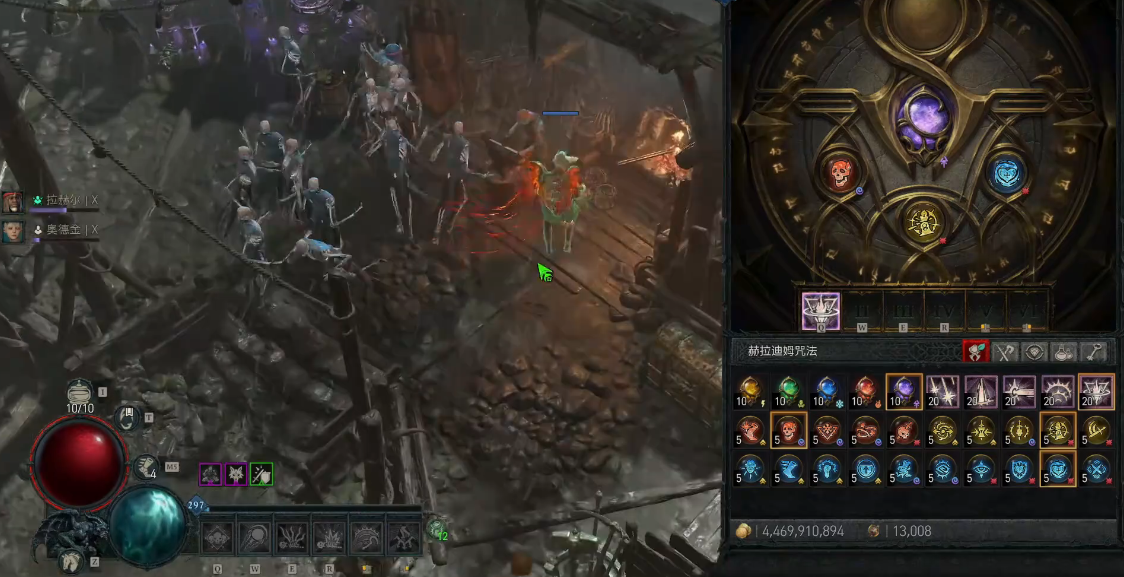Select the crescent moon yellow rune

(1096, 430)
